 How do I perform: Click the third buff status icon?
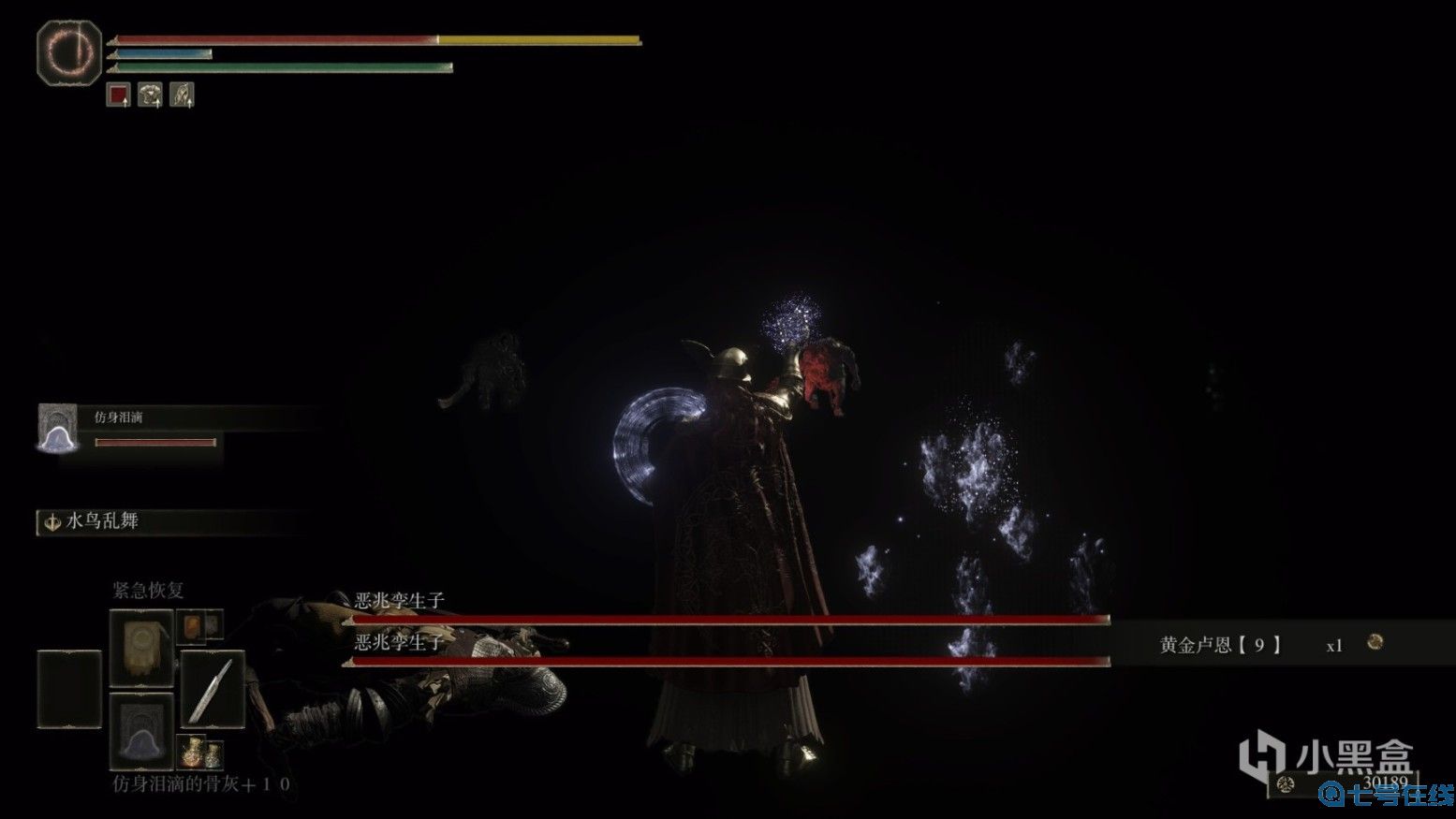point(182,95)
